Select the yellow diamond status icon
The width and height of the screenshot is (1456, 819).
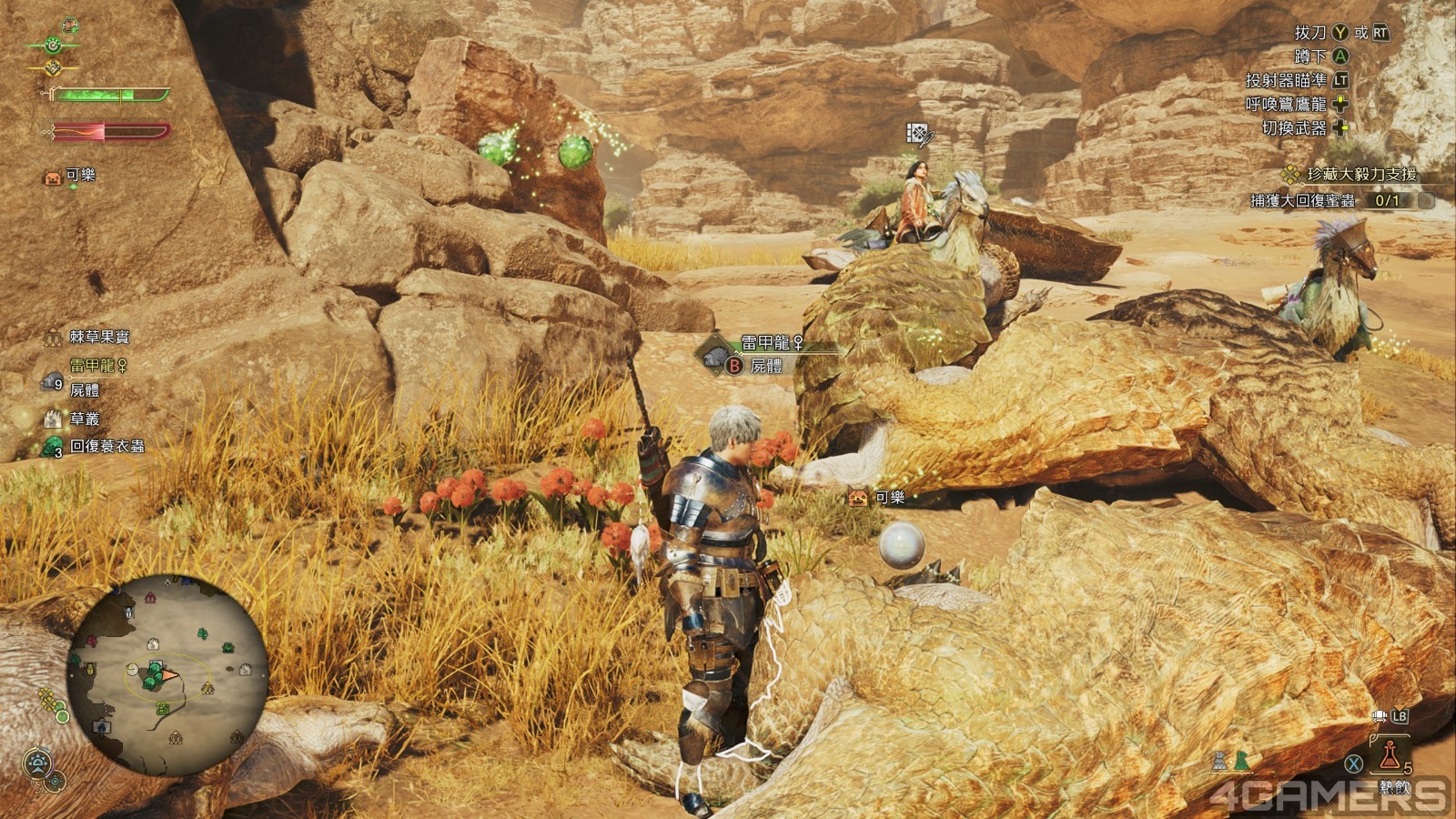tap(53, 68)
